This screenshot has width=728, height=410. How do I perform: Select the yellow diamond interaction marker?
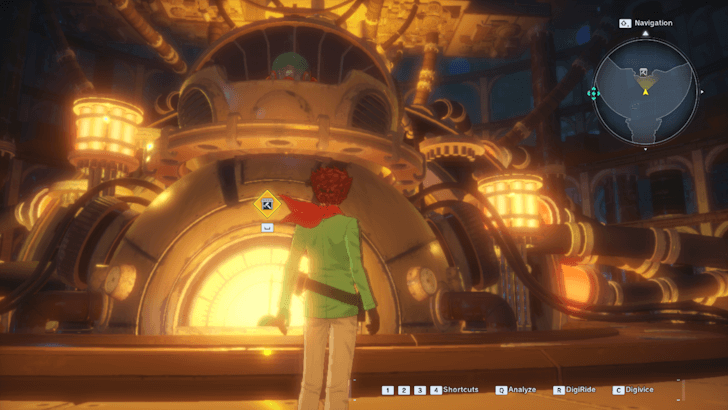tap(267, 206)
